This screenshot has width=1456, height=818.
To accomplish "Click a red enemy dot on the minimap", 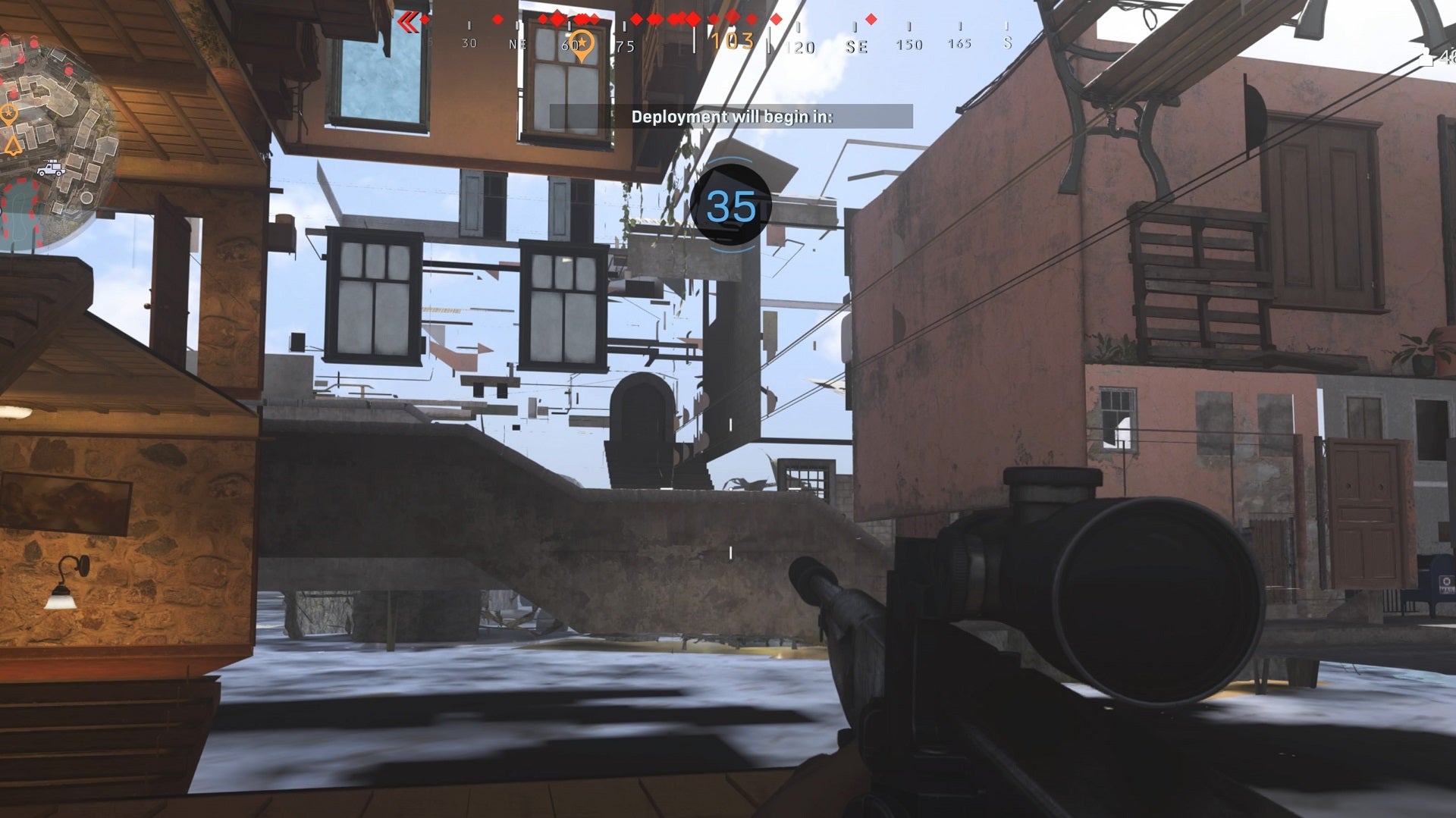I will point(34,42).
